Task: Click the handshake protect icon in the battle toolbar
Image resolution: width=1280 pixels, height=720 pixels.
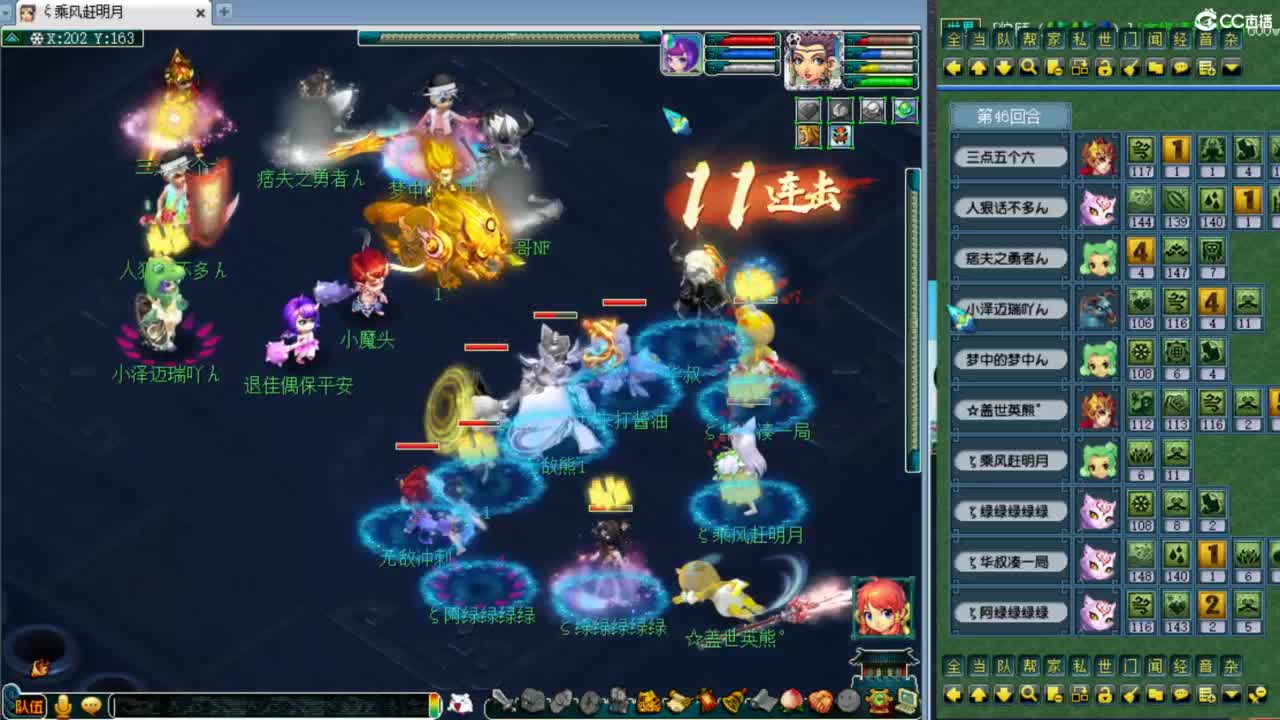Action: click(820, 701)
